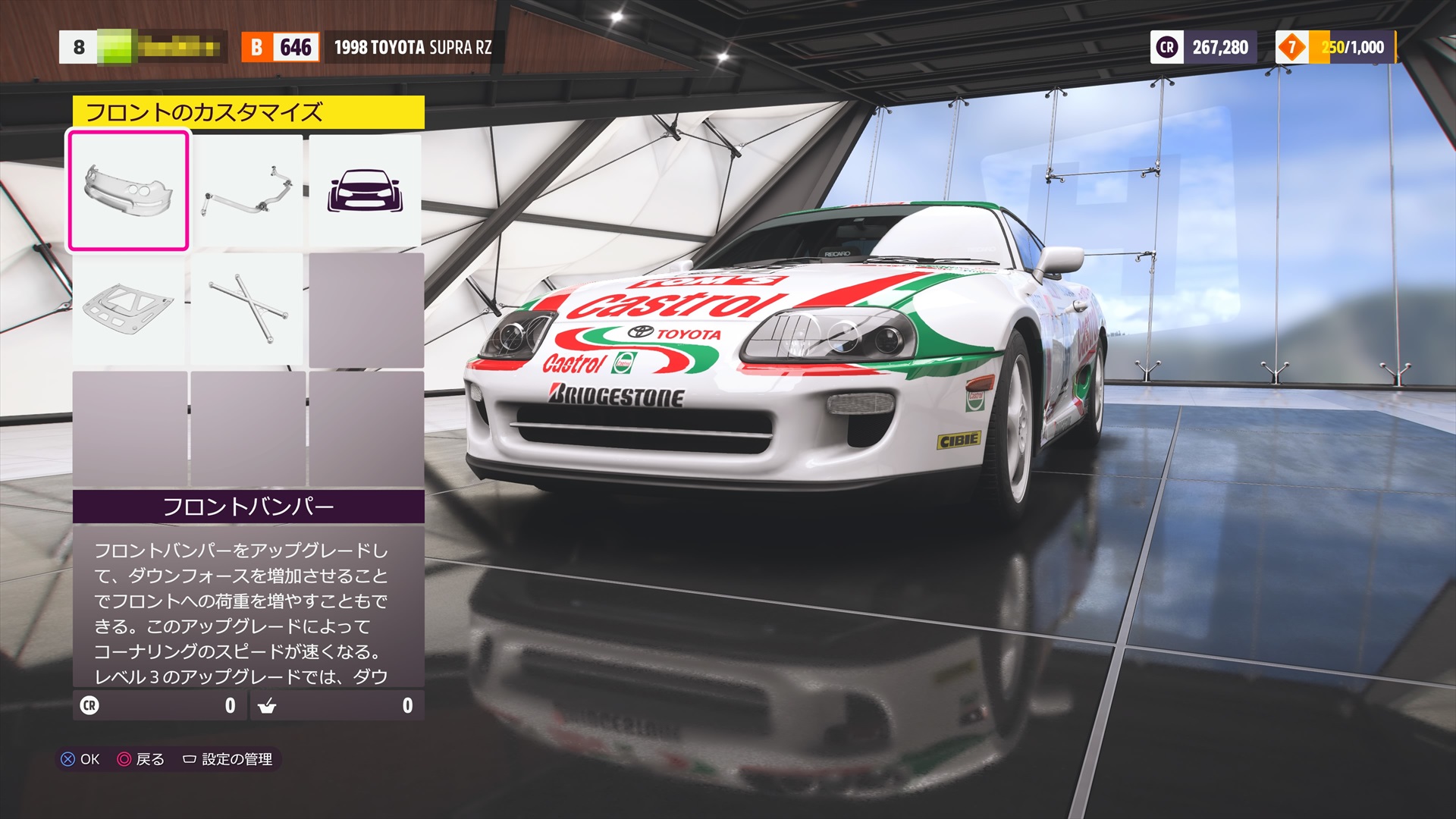Viewport: 1456px width, 819px height.
Task: Select the front bumper upgrade tile
Action: (x=128, y=190)
